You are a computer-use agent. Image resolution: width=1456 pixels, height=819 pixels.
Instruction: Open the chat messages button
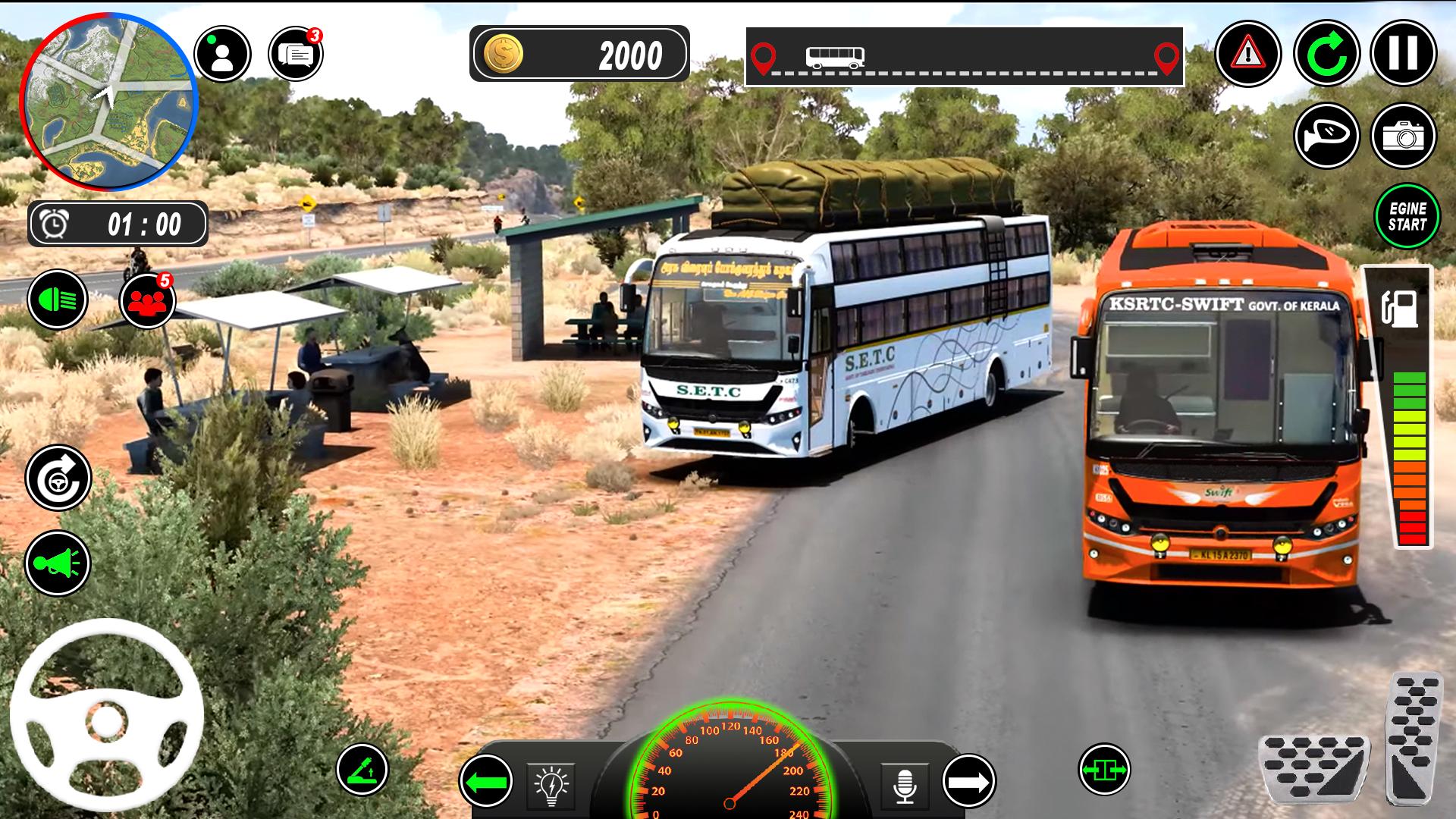[x=296, y=54]
